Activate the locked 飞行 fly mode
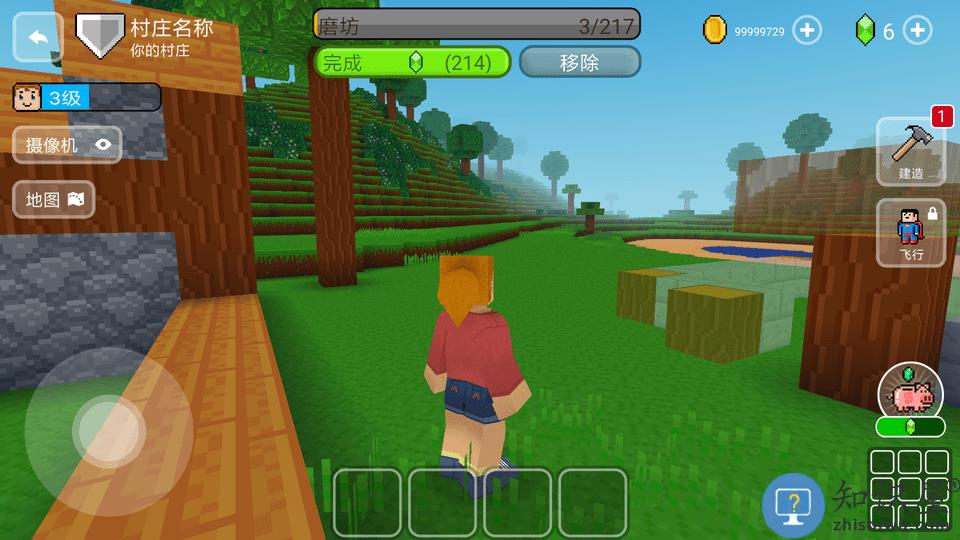This screenshot has width=960, height=540. coord(910,233)
